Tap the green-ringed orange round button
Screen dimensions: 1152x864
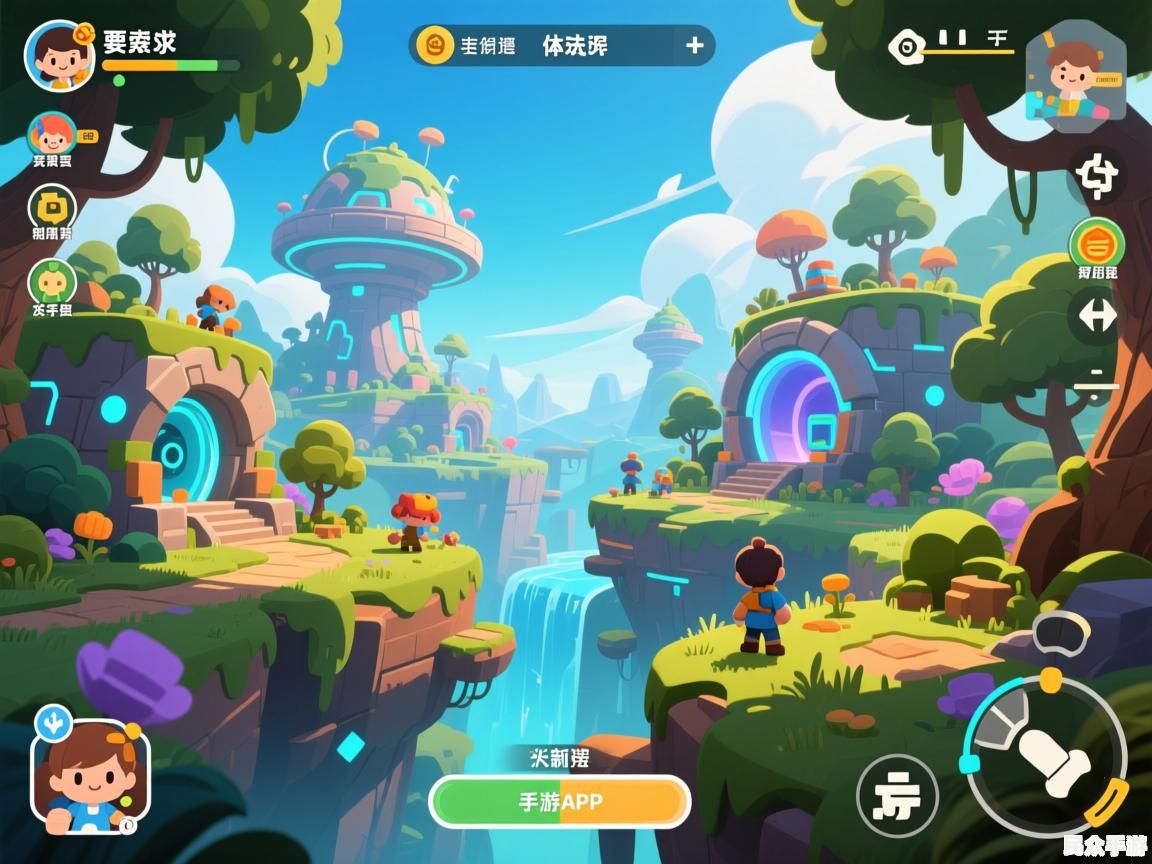tap(1097, 243)
